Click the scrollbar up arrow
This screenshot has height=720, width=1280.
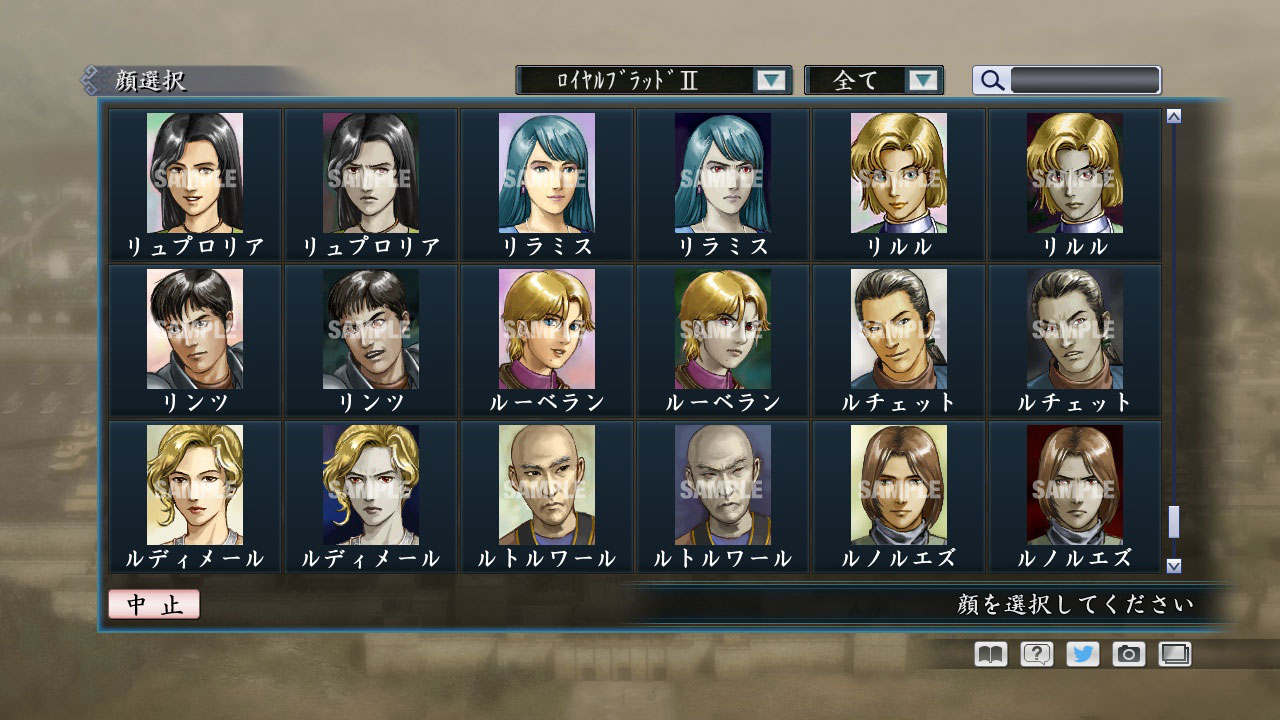(1172, 115)
